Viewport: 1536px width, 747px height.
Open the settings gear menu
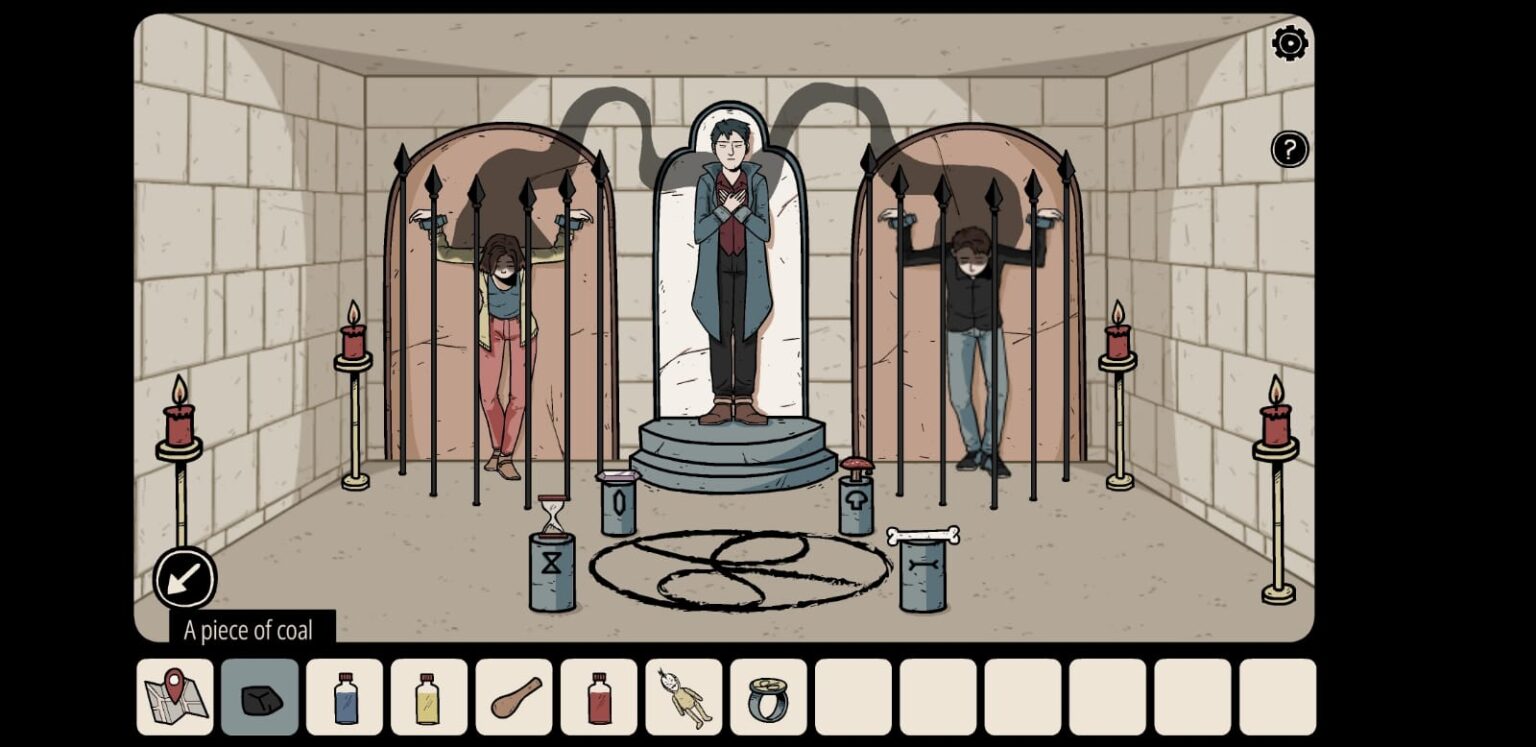[1289, 44]
